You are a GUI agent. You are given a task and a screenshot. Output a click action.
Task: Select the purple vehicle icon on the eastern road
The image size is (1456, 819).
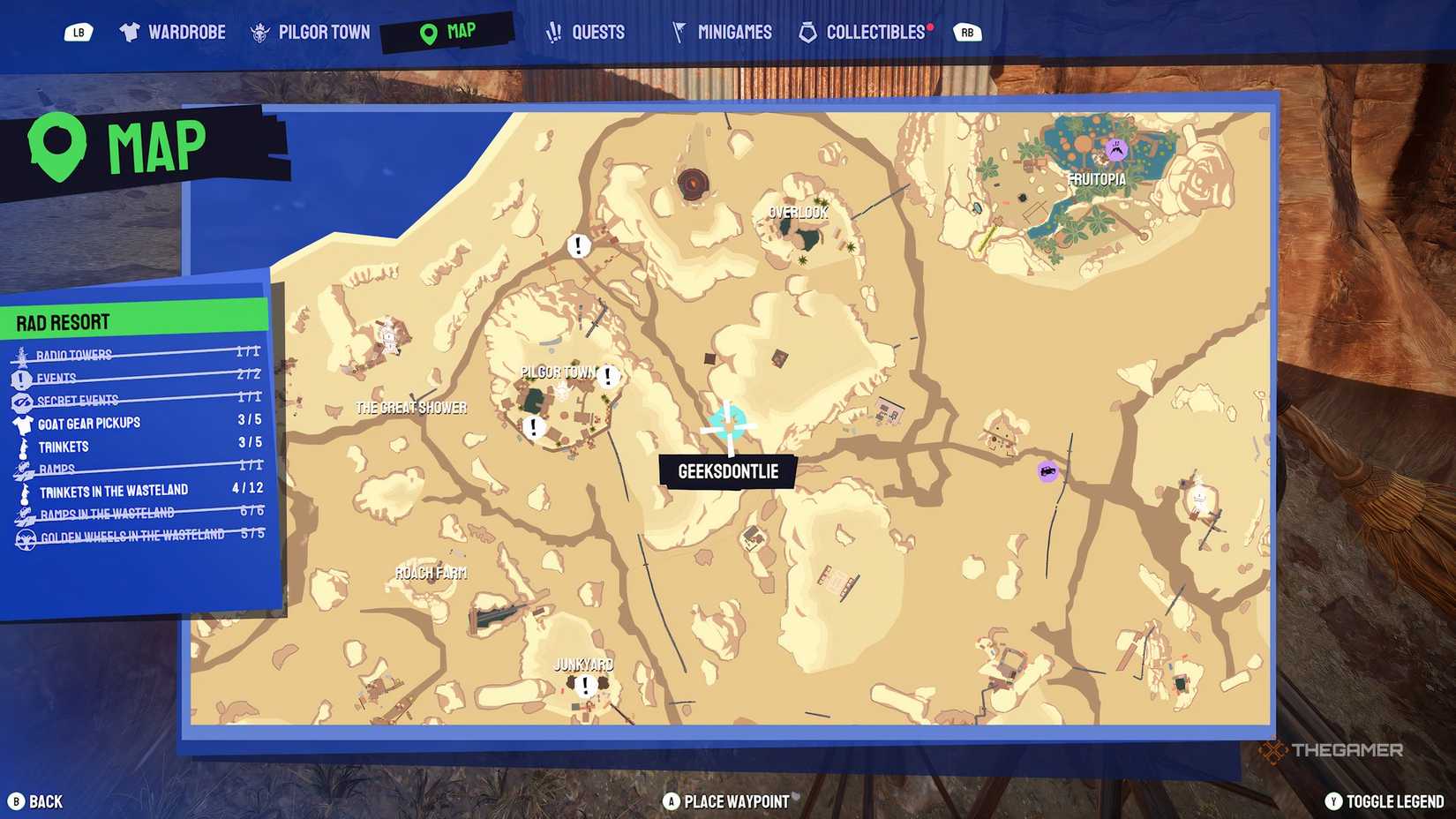(1046, 473)
